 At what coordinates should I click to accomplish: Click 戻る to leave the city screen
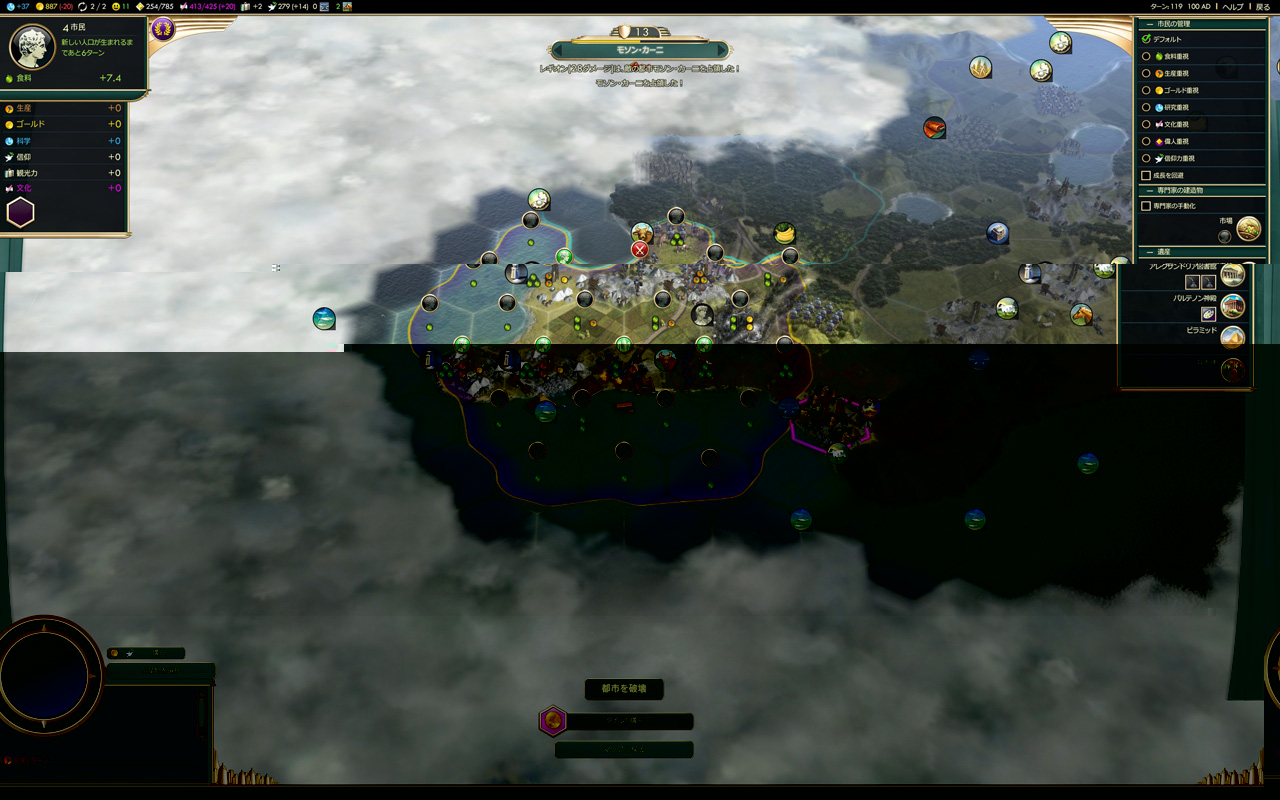point(1262,7)
